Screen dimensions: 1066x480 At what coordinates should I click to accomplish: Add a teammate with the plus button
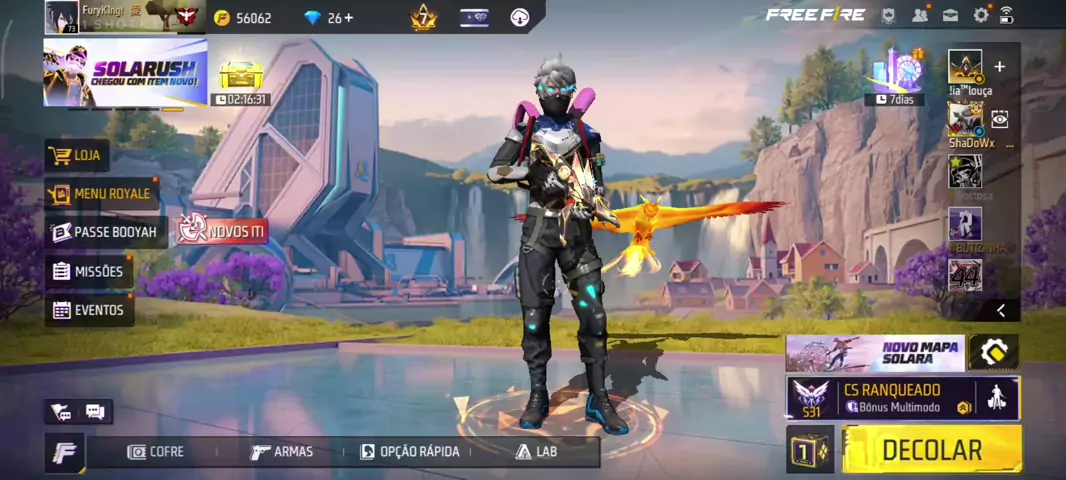click(999, 67)
